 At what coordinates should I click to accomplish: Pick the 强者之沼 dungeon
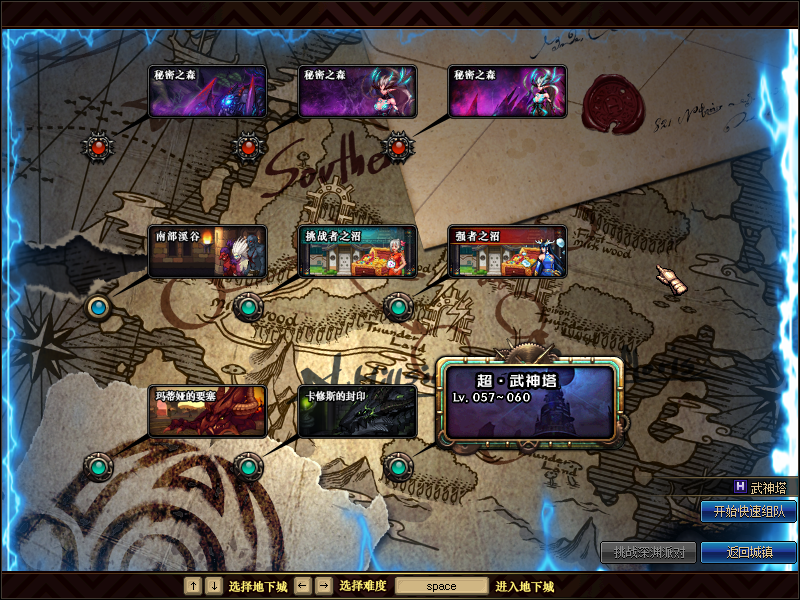pos(507,252)
